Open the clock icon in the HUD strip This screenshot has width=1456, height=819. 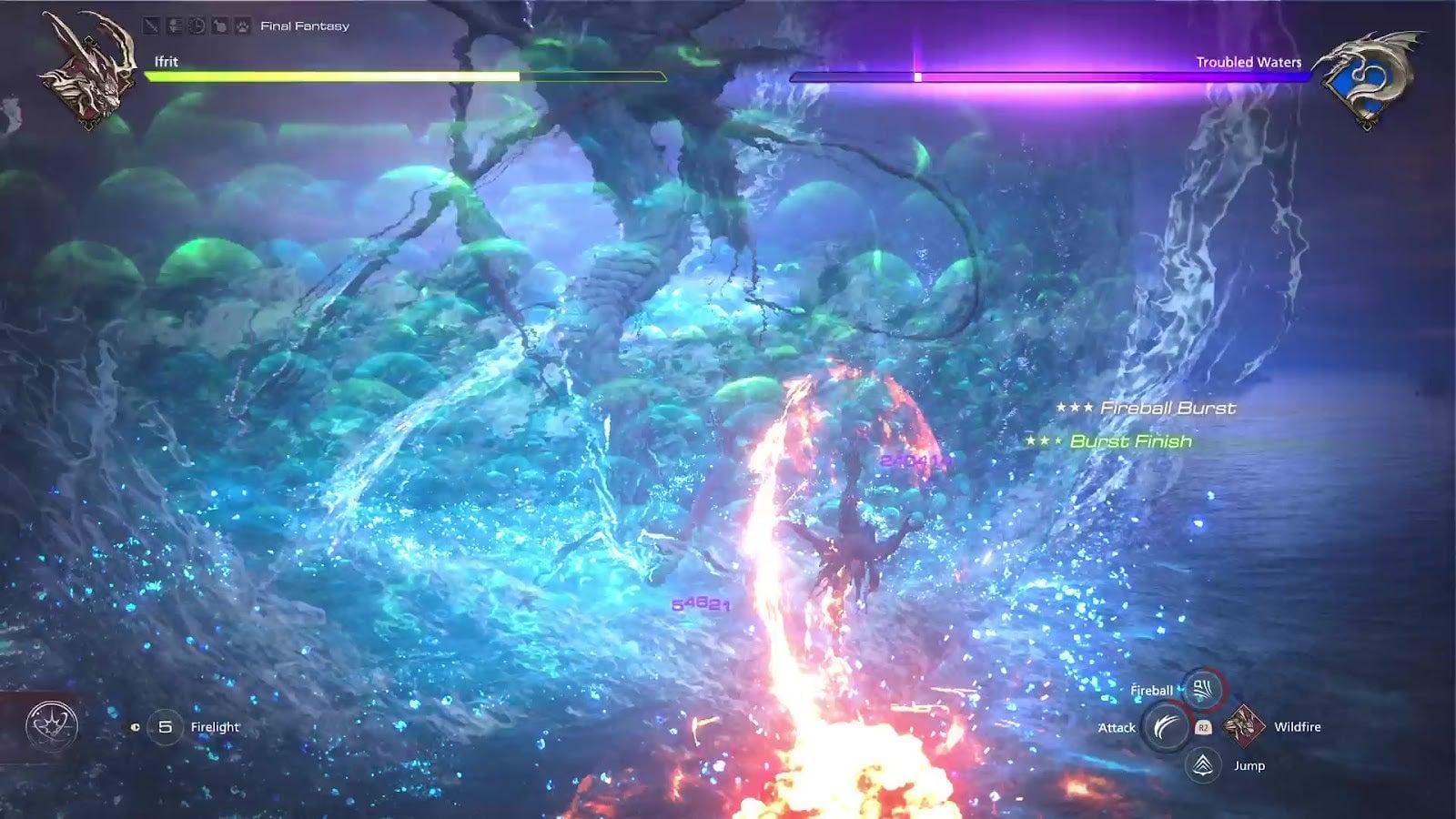tap(197, 25)
